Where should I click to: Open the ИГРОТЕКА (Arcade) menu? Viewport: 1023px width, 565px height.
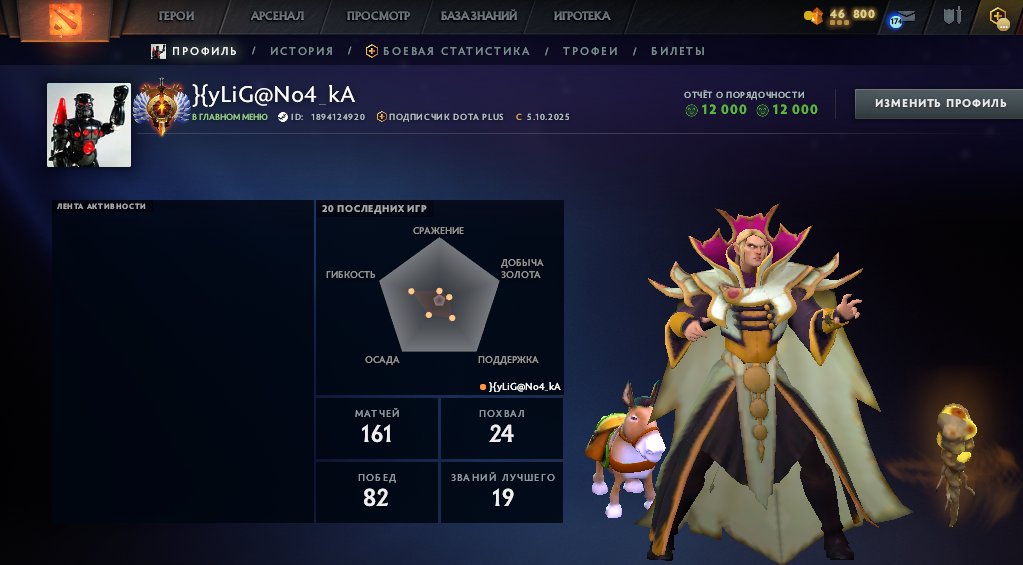(581, 16)
